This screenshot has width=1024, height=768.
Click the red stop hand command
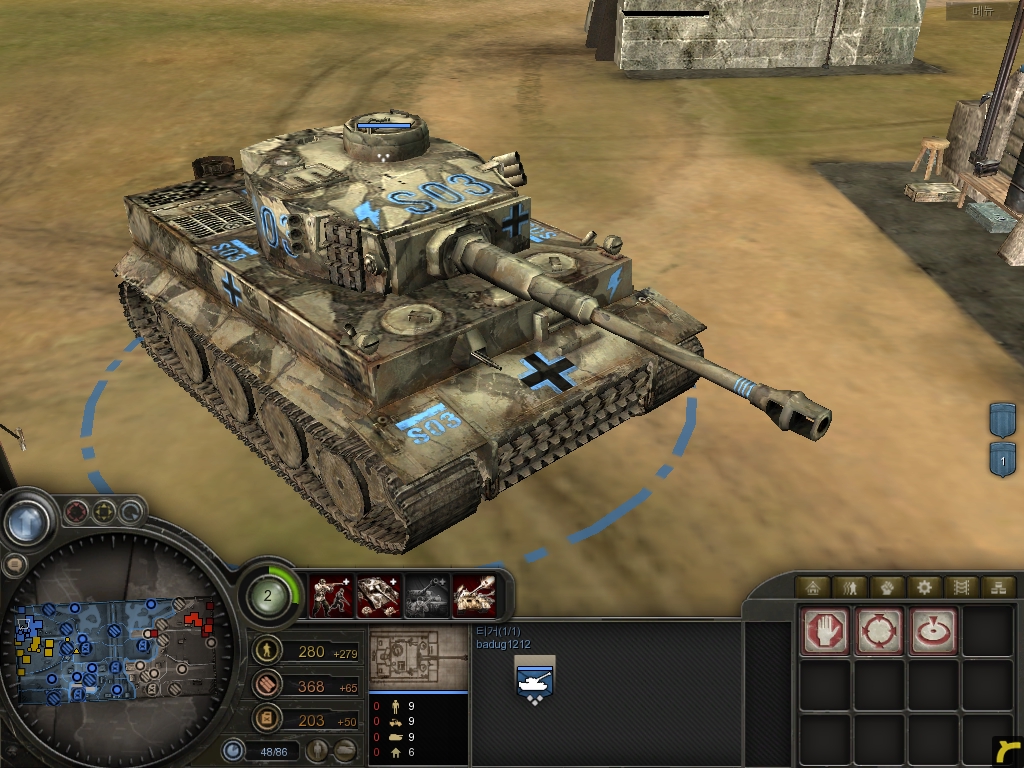pyautogui.click(x=825, y=632)
